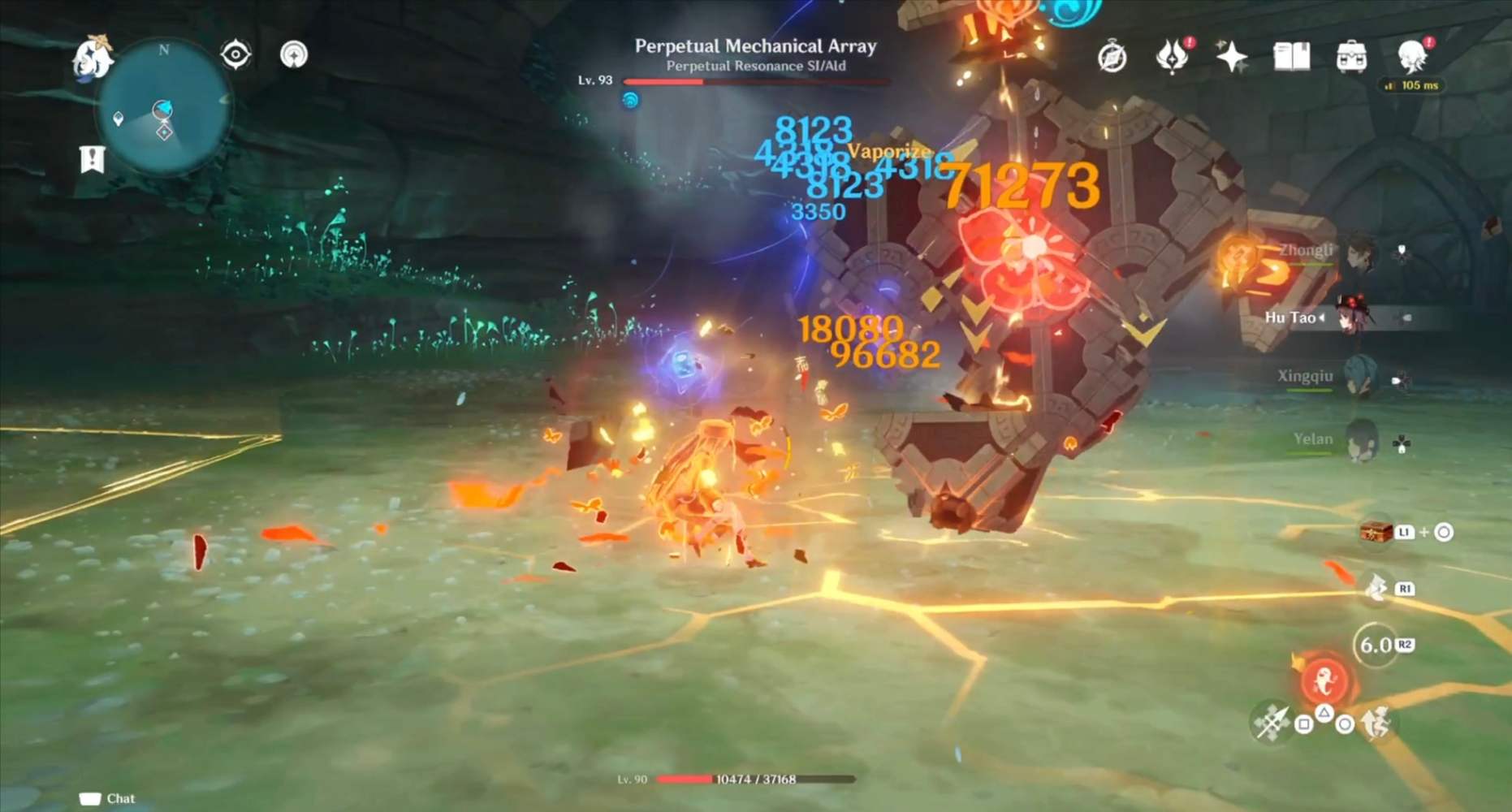Cast the R1 elemental skill
1512x812 pixels.
(1379, 587)
